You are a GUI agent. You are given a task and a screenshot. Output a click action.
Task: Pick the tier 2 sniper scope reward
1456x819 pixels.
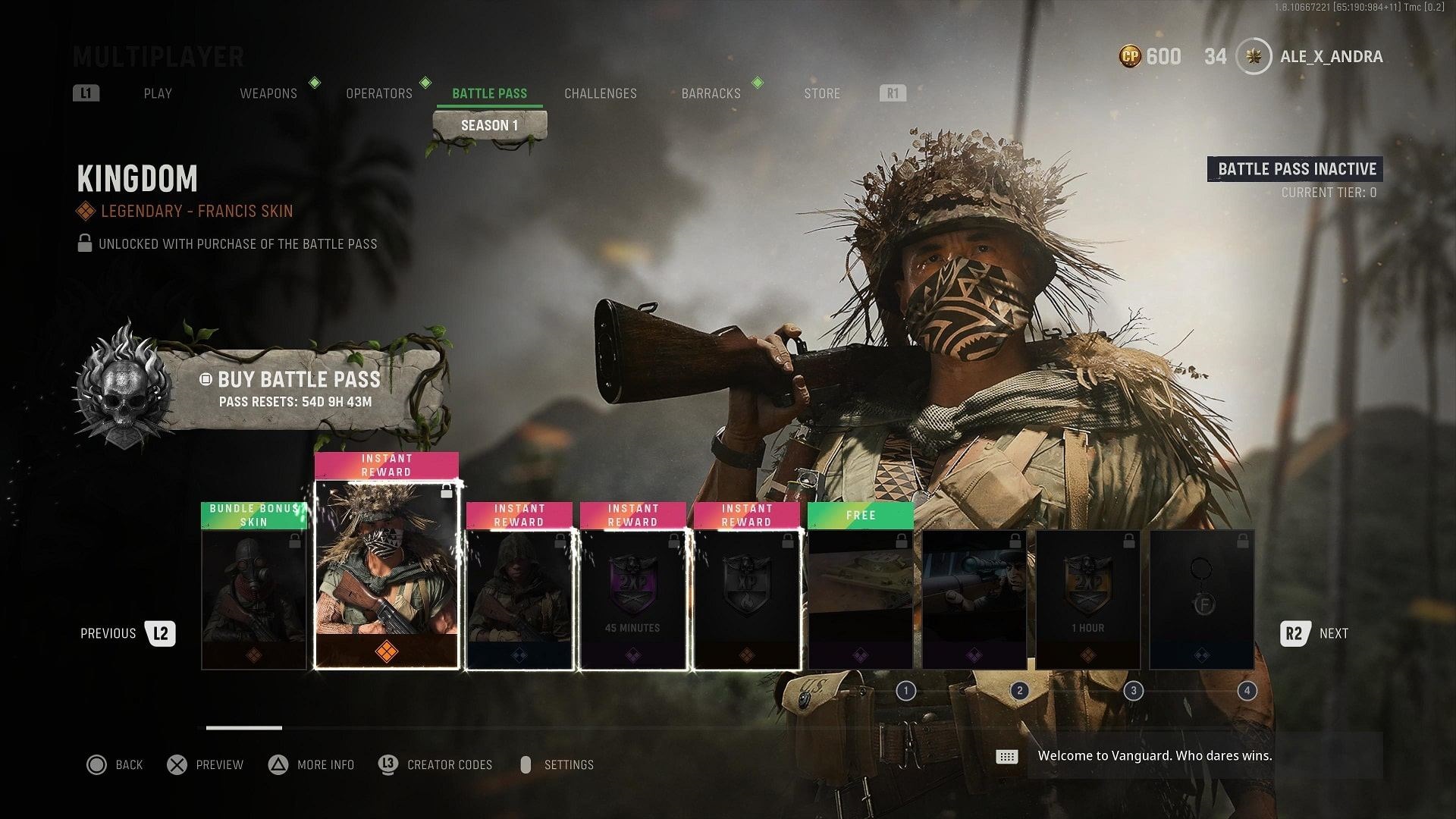tap(974, 599)
